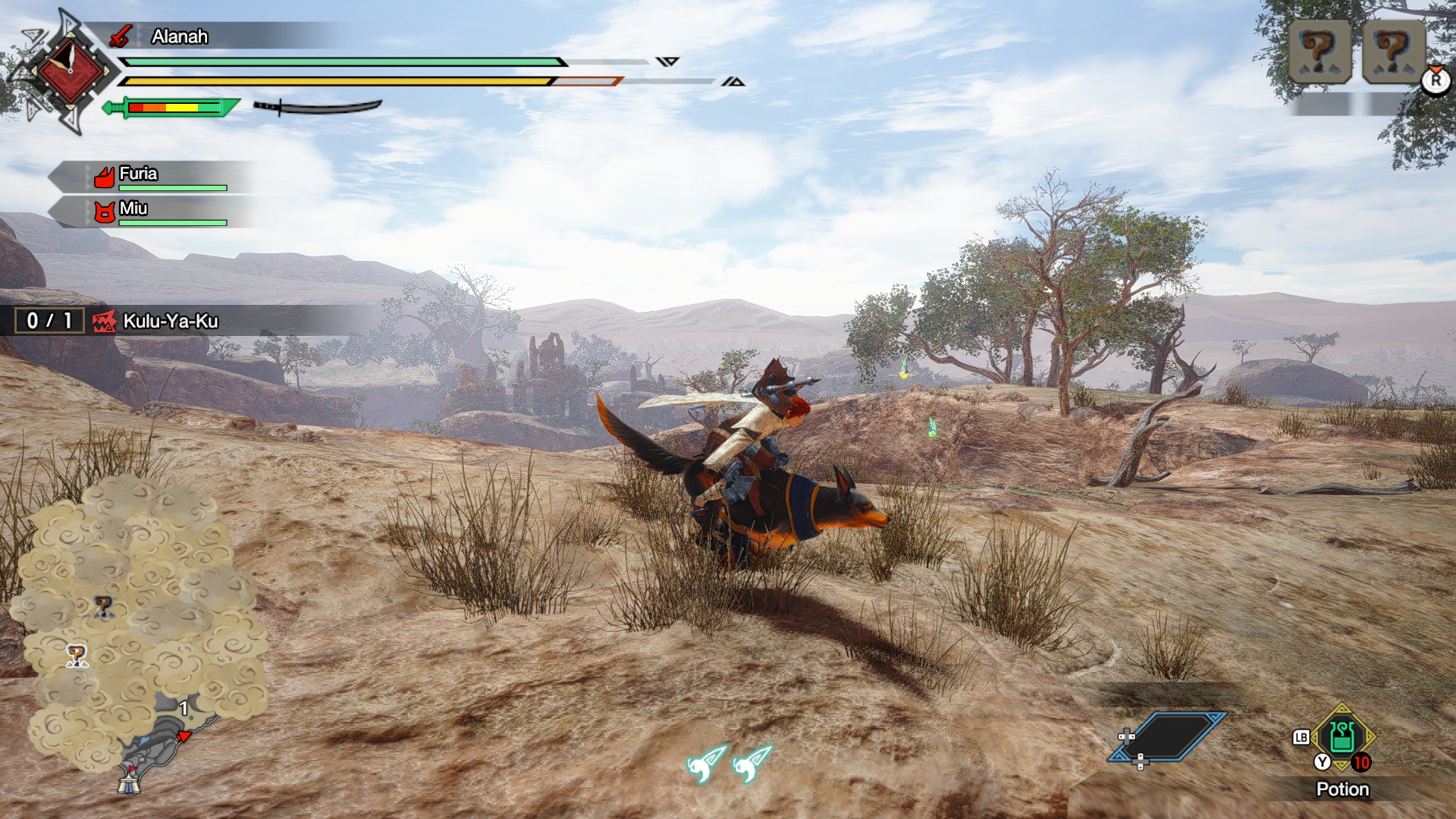Image resolution: width=1456 pixels, height=819 pixels.
Task: Click the camp tent marker on the minimap
Action: click(x=129, y=781)
